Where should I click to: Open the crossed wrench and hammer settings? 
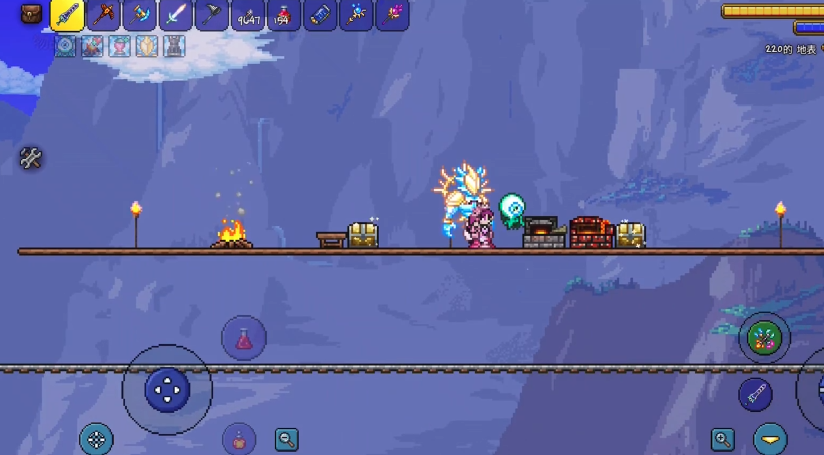(x=31, y=158)
